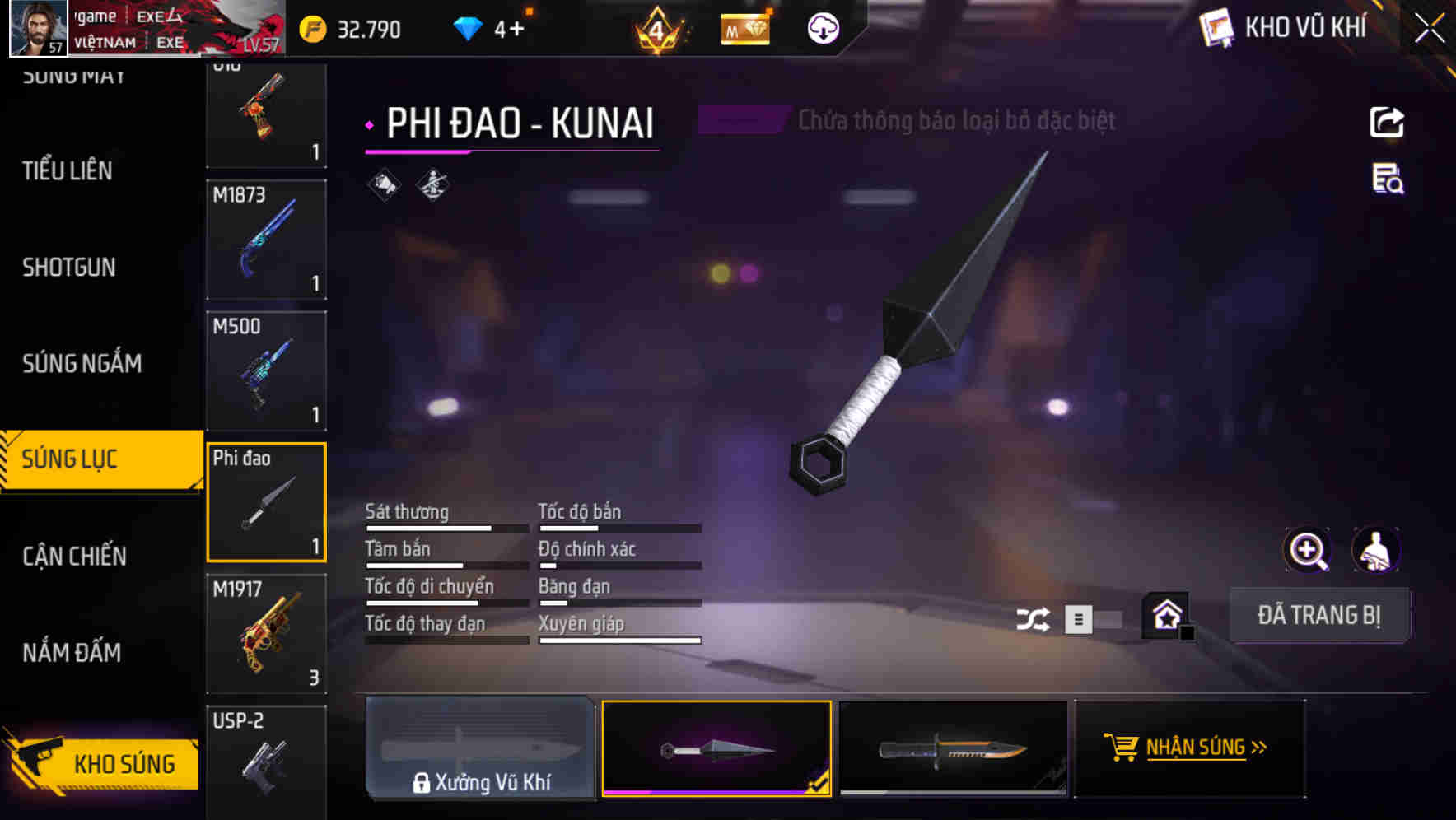Select the diamond badge icon in top bar
1456x820 pixels.
pos(744,28)
